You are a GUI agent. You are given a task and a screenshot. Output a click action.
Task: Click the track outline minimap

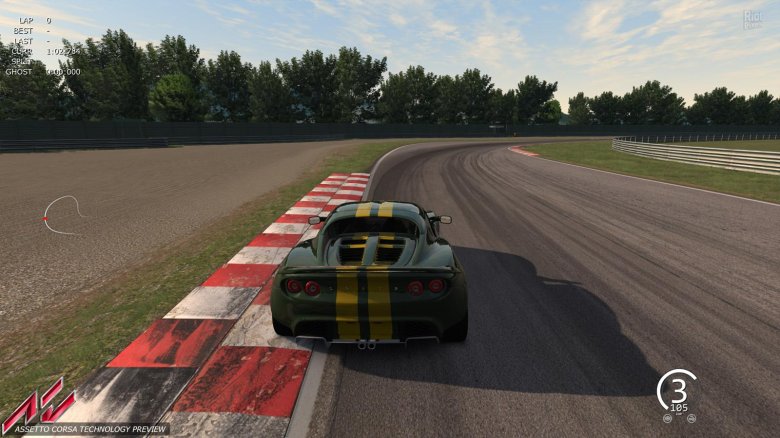click(62, 214)
